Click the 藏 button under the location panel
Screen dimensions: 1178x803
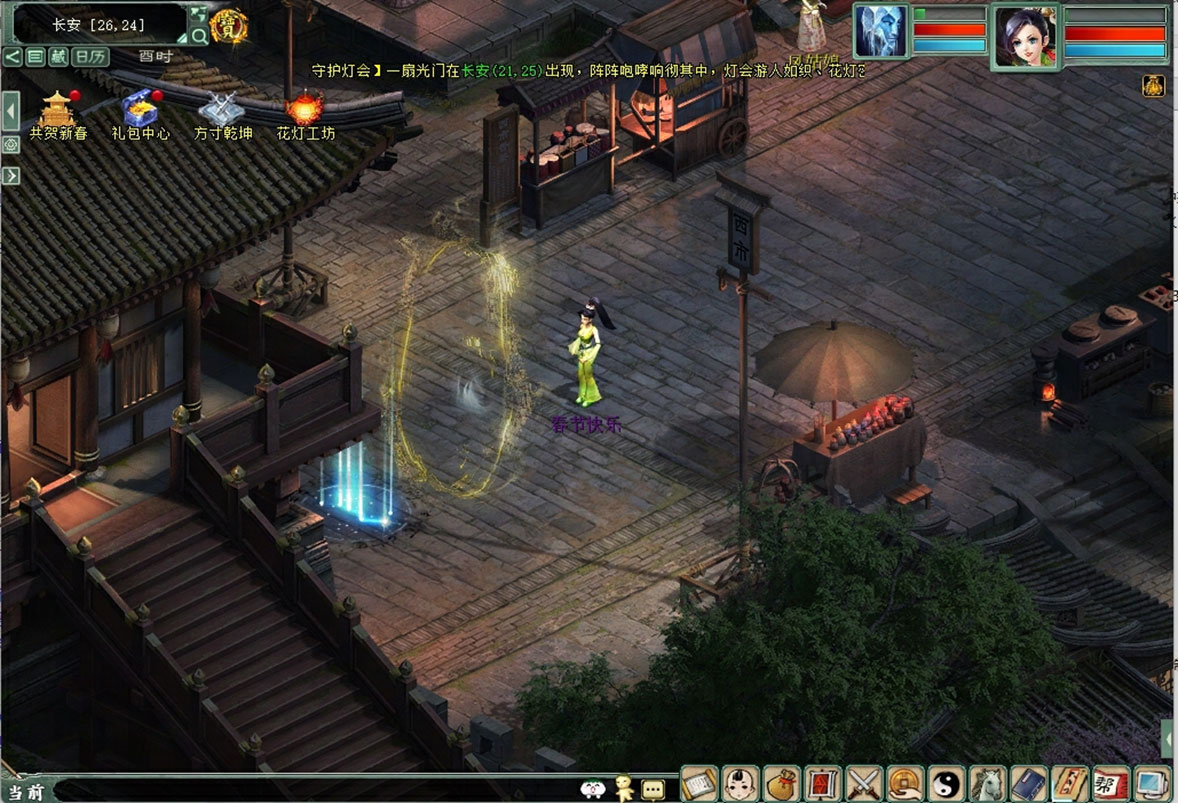pyautogui.click(x=58, y=56)
